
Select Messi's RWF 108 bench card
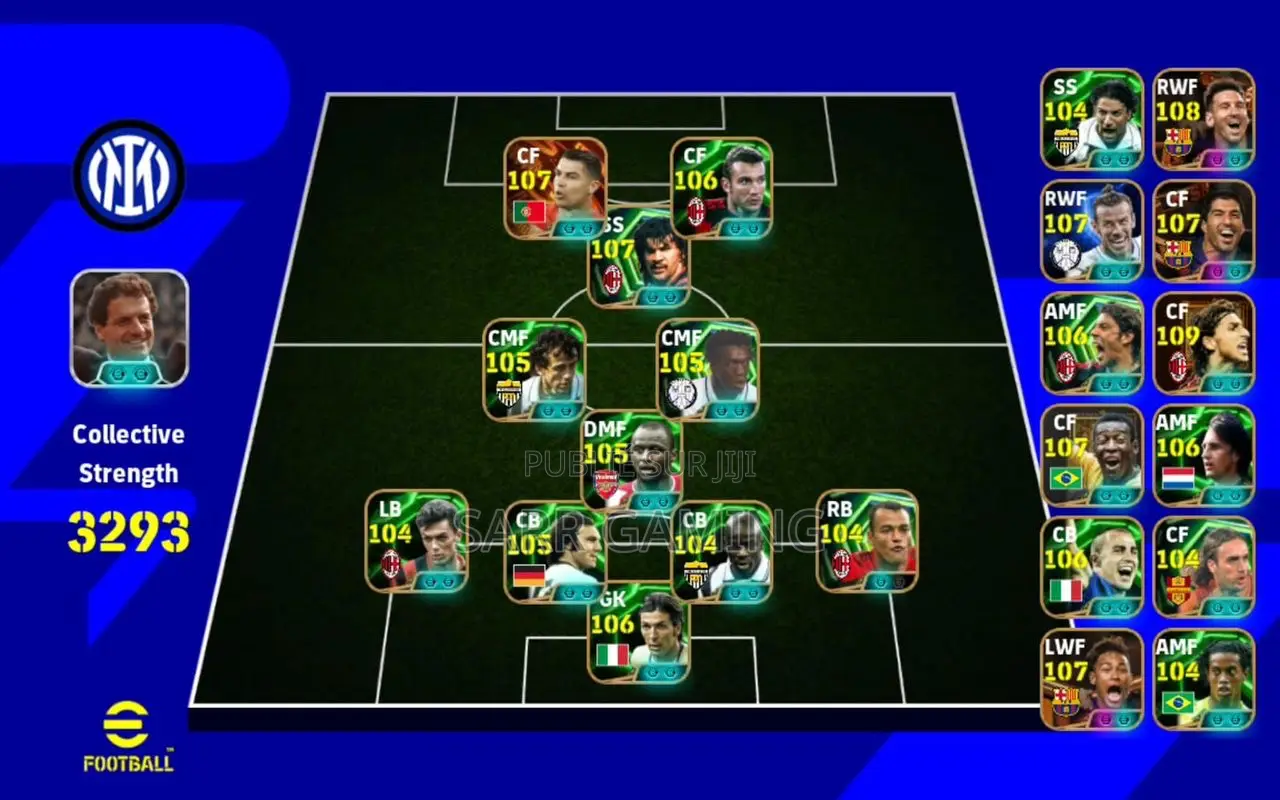(x=1202, y=117)
